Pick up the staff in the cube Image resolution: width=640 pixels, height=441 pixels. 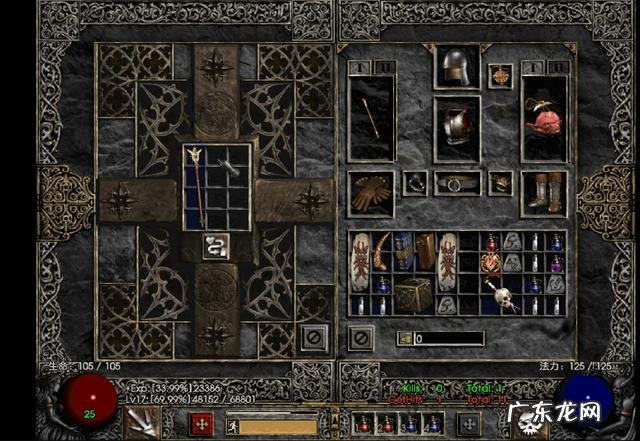(x=196, y=185)
